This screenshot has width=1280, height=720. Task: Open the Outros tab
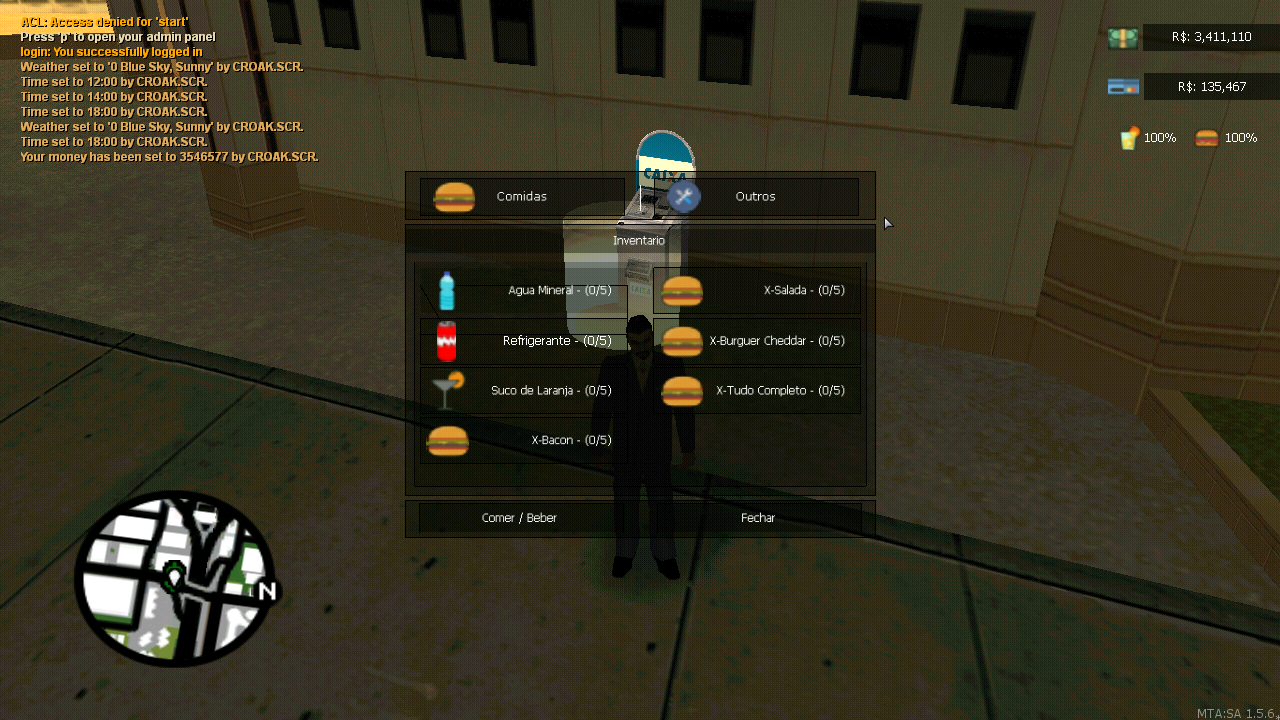click(x=755, y=197)
